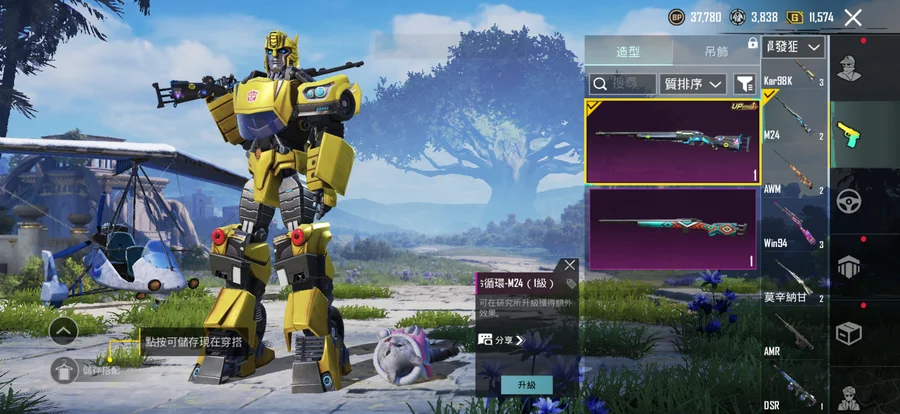
Task: Expand the weapon category dropdown
Action: coord(794,47)
